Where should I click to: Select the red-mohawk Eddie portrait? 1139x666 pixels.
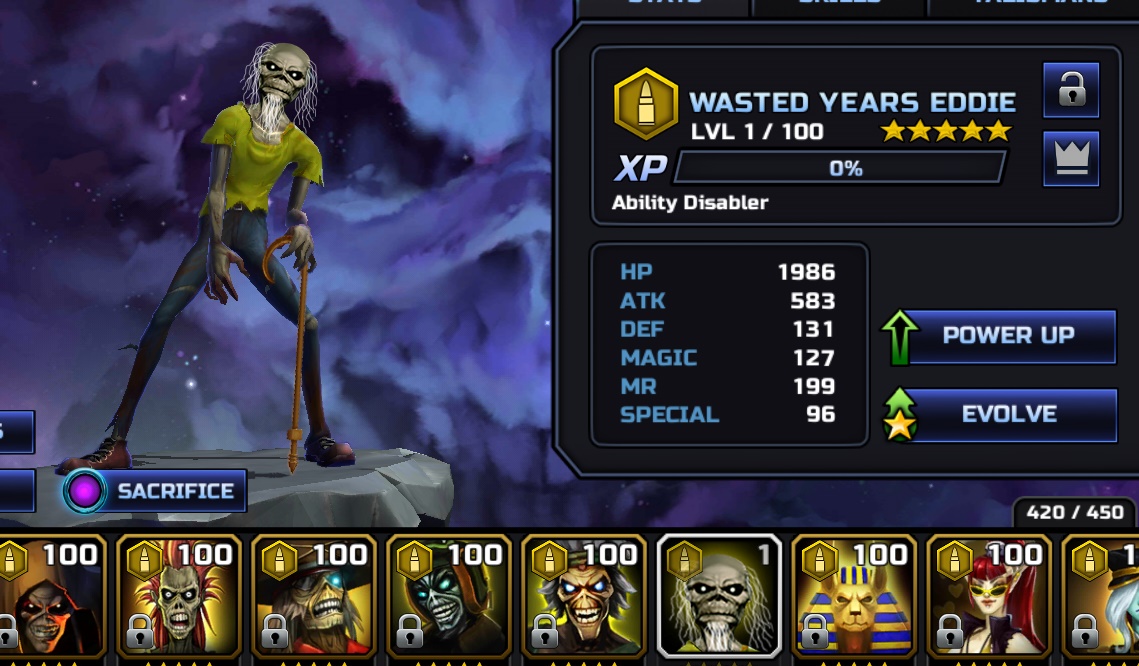coord(179,598)
